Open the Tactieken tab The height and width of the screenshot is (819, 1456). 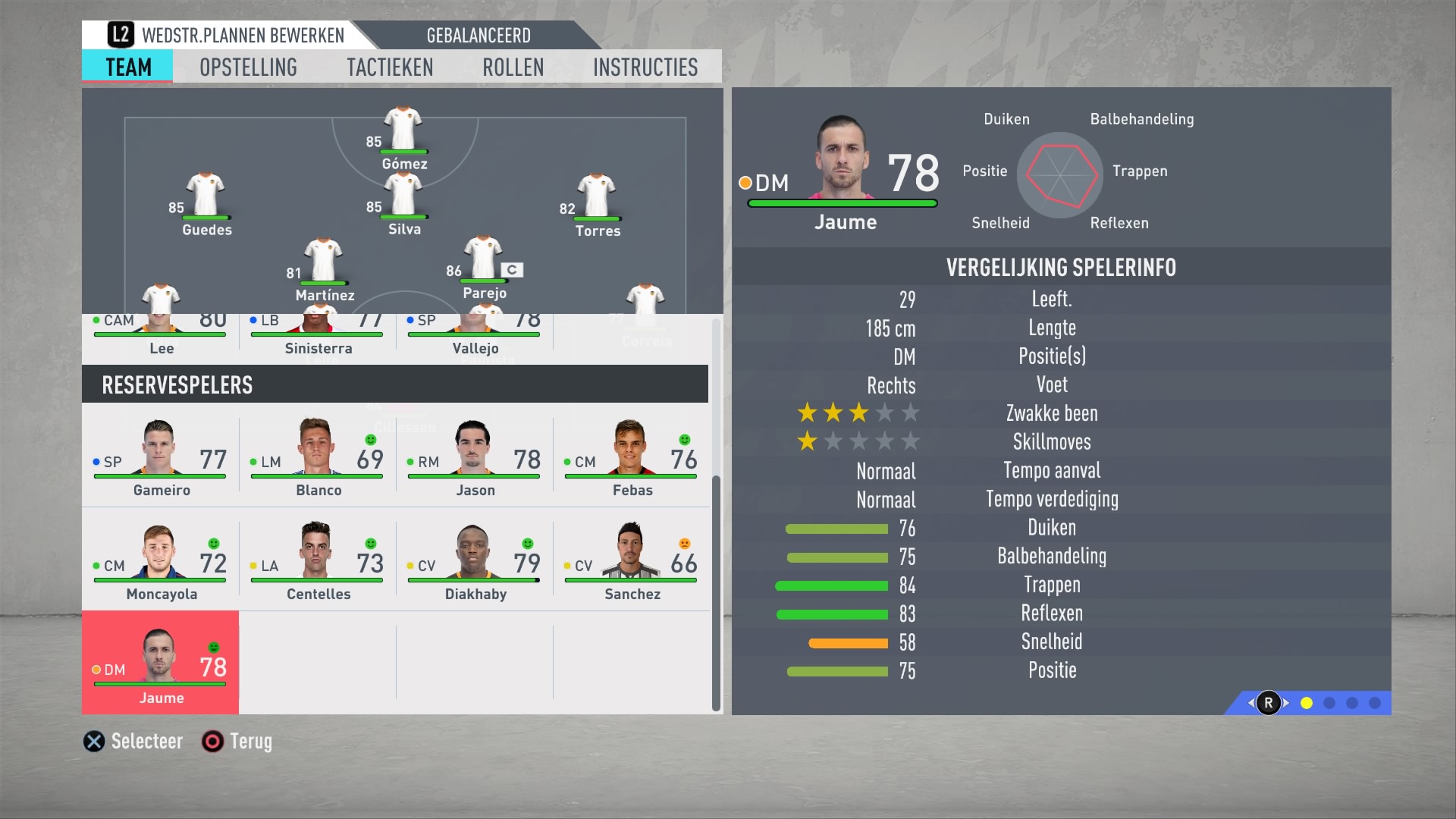point(390,67)
